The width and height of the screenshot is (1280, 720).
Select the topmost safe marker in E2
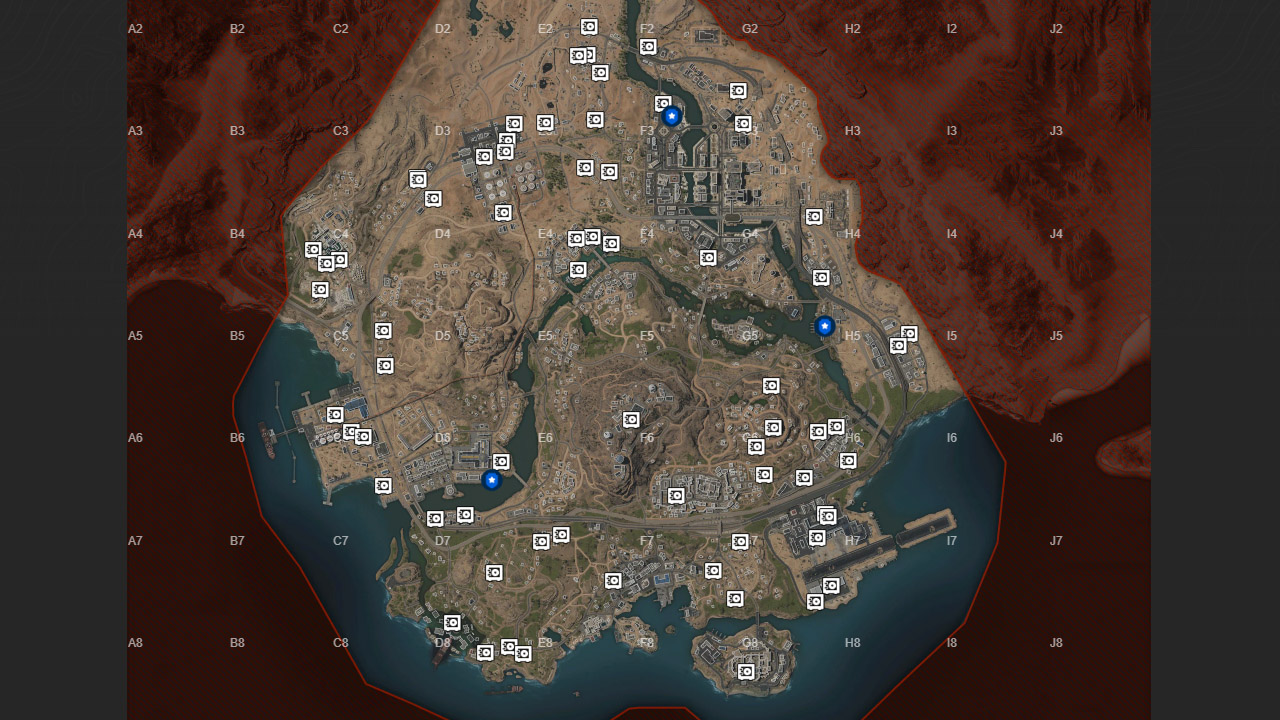(x=588, y=27)
